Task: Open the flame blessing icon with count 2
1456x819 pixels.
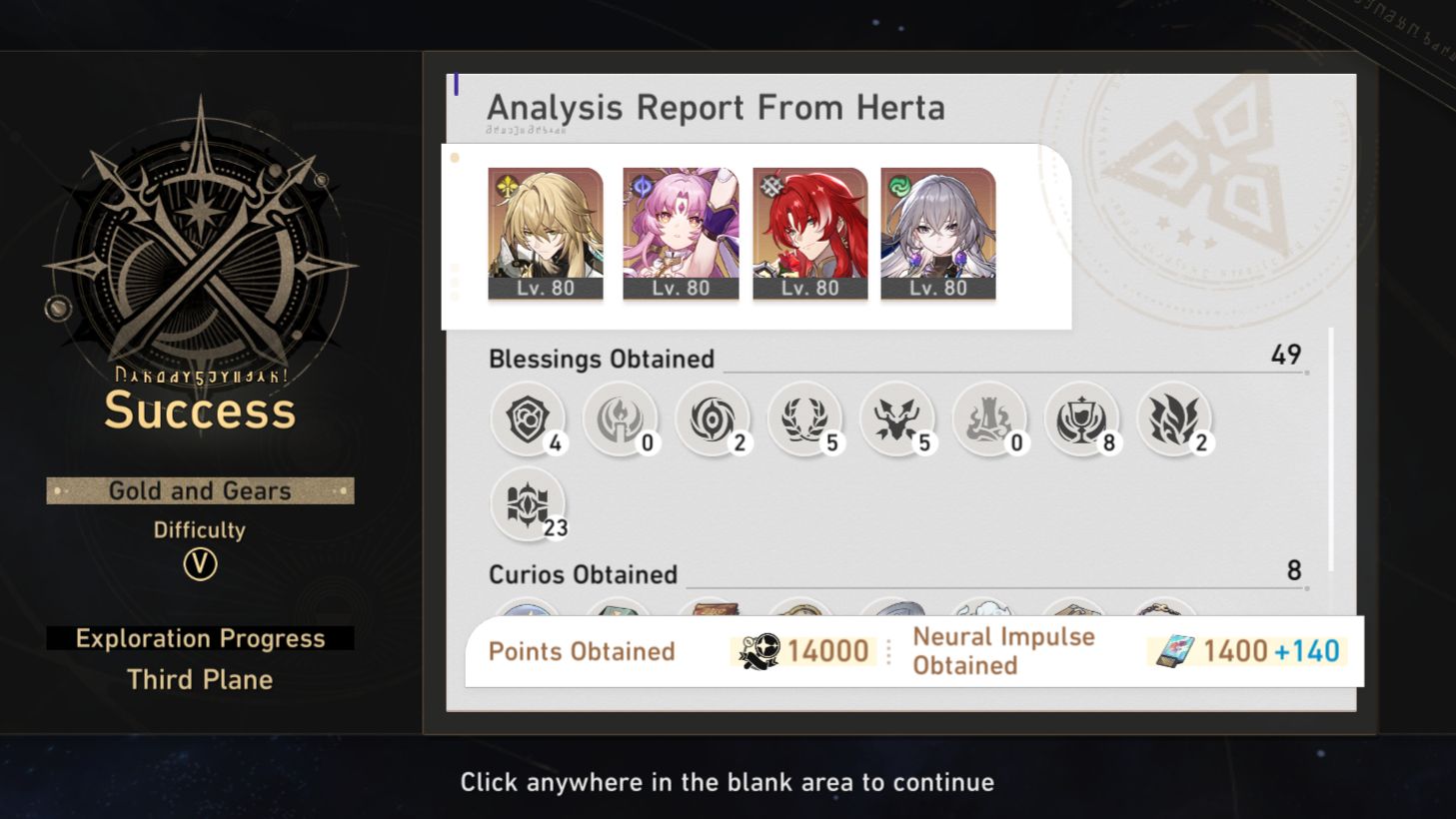Action: (1174, 418)
